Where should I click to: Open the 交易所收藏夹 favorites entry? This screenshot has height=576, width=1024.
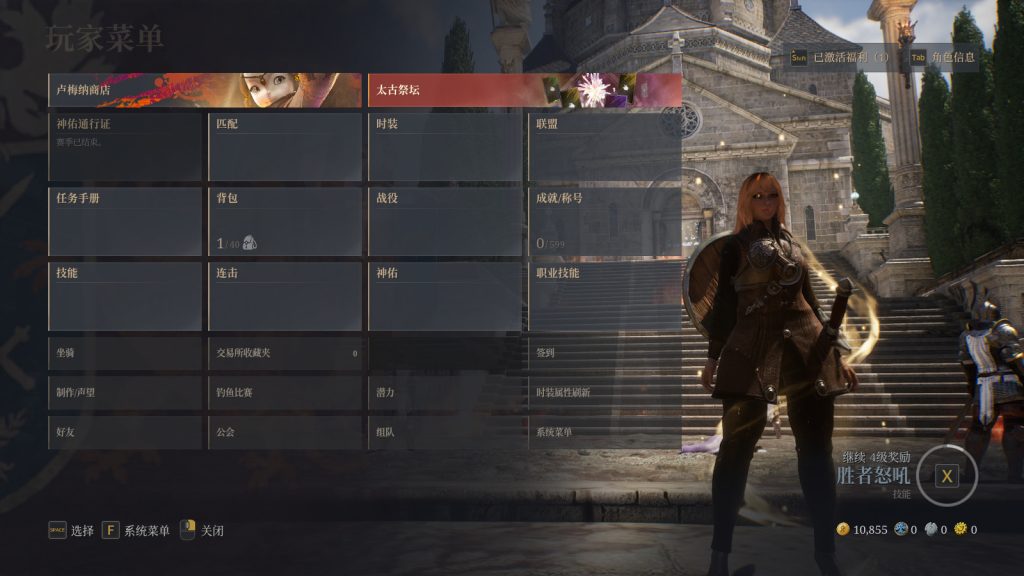285,353
